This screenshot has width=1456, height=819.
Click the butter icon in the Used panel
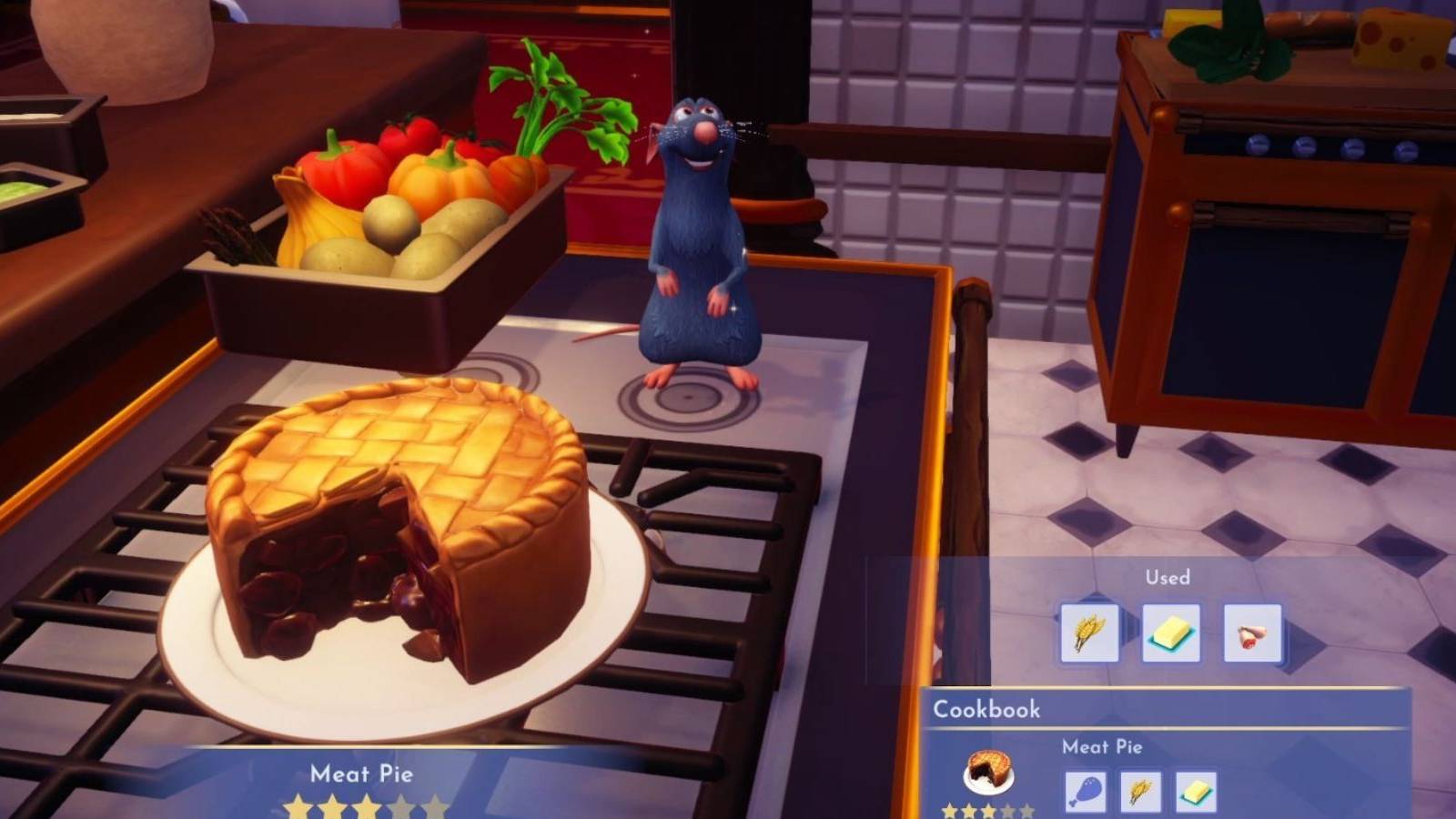pos(1168,634)
